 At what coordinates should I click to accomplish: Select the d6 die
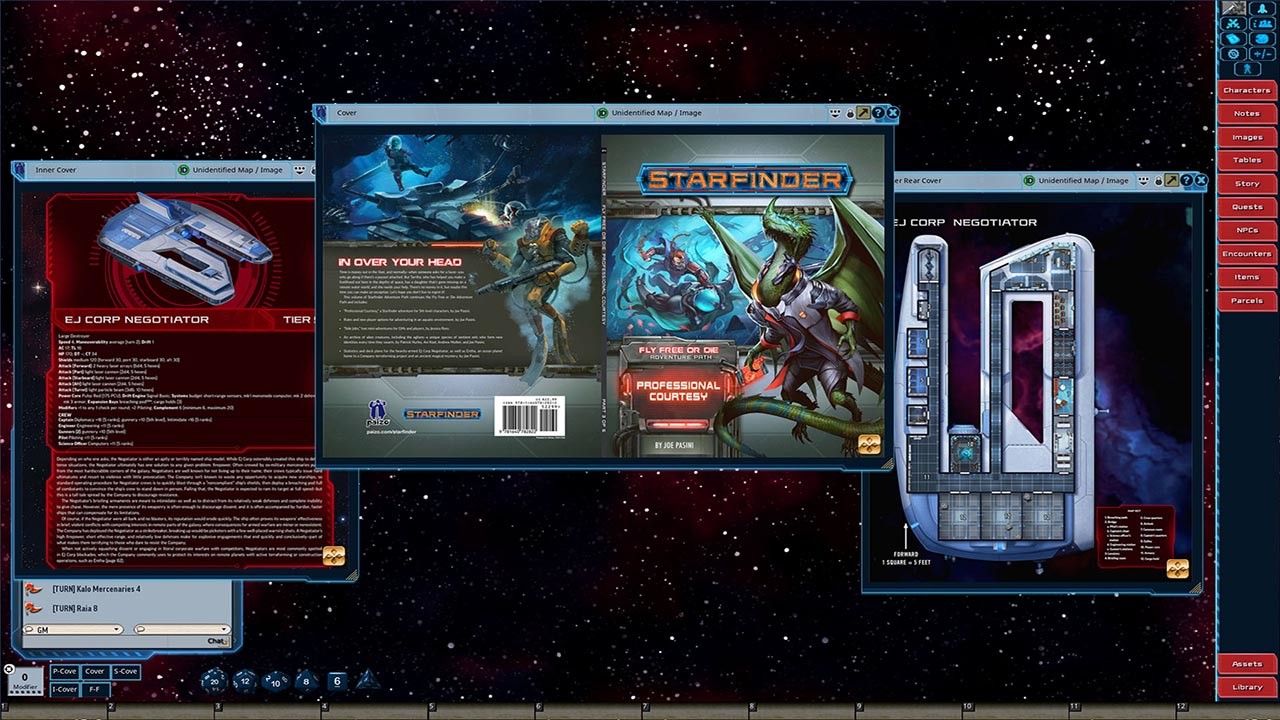pos(337,679)
